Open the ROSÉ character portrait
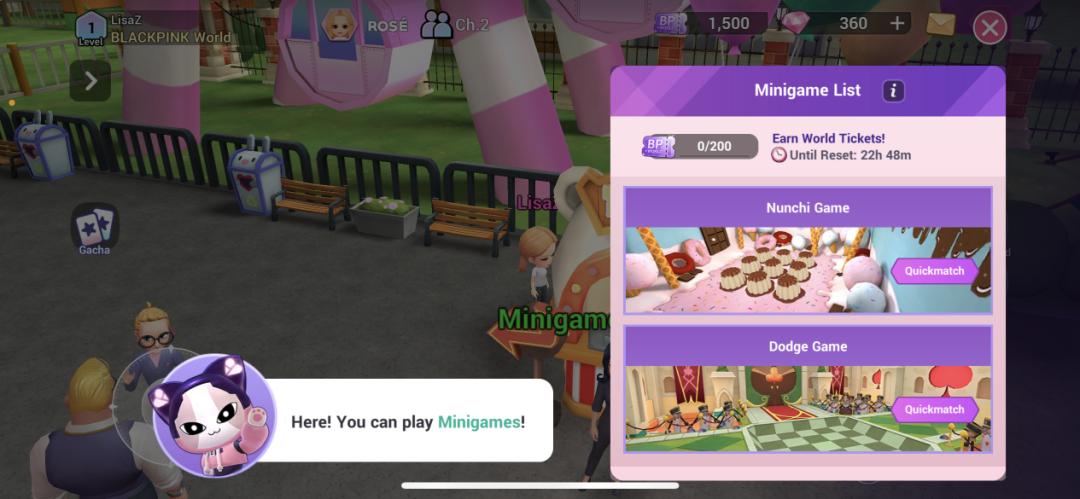 pos(340,24)
